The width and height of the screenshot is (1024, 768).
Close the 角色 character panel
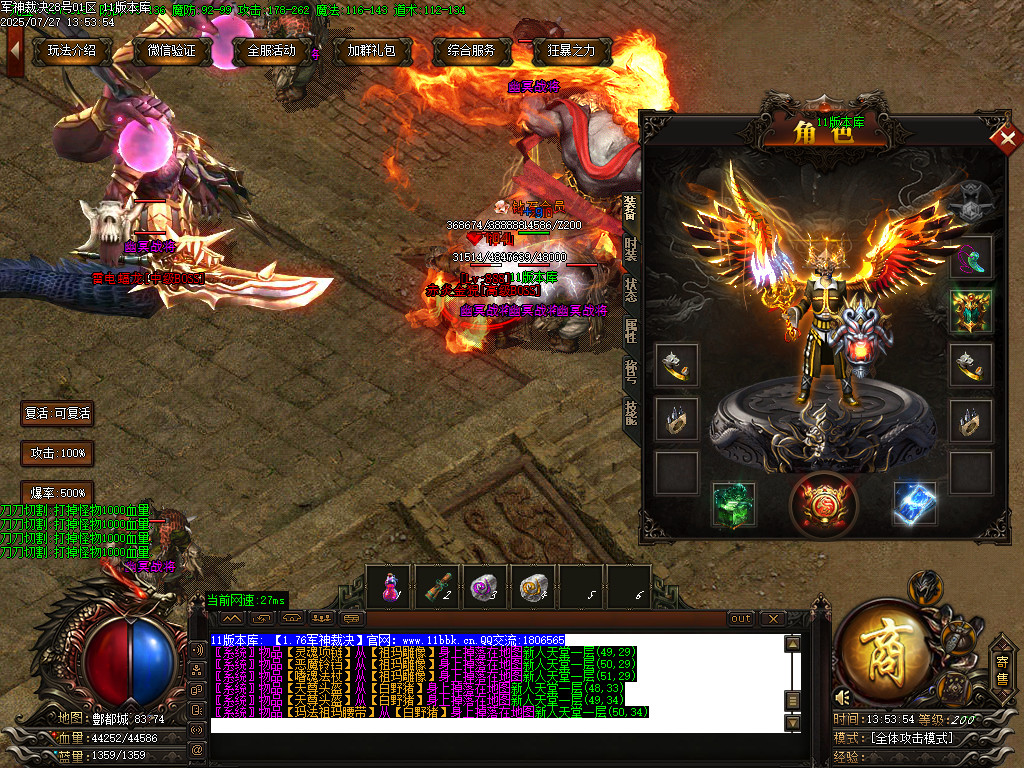(x=1002, y=139)
